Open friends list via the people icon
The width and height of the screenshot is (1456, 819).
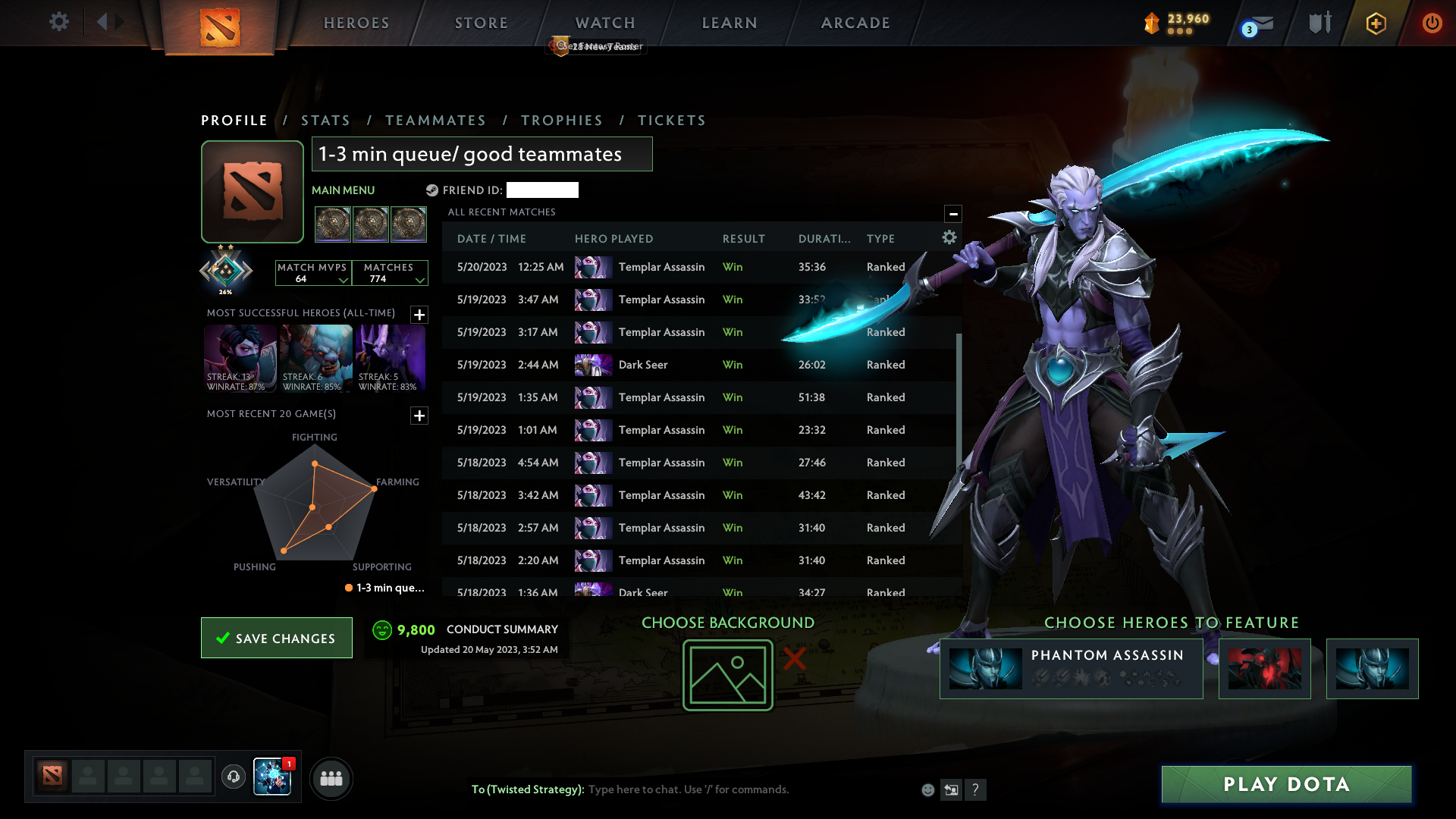pyautogui.click(x=331, y=778)
